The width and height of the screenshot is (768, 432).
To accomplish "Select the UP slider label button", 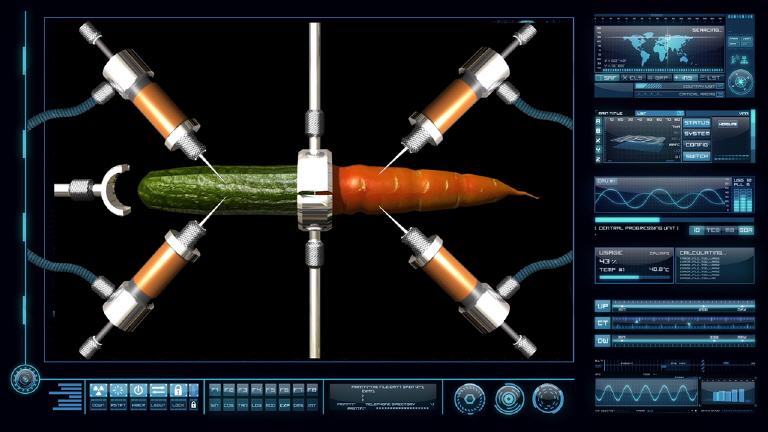I will point(602,306).
